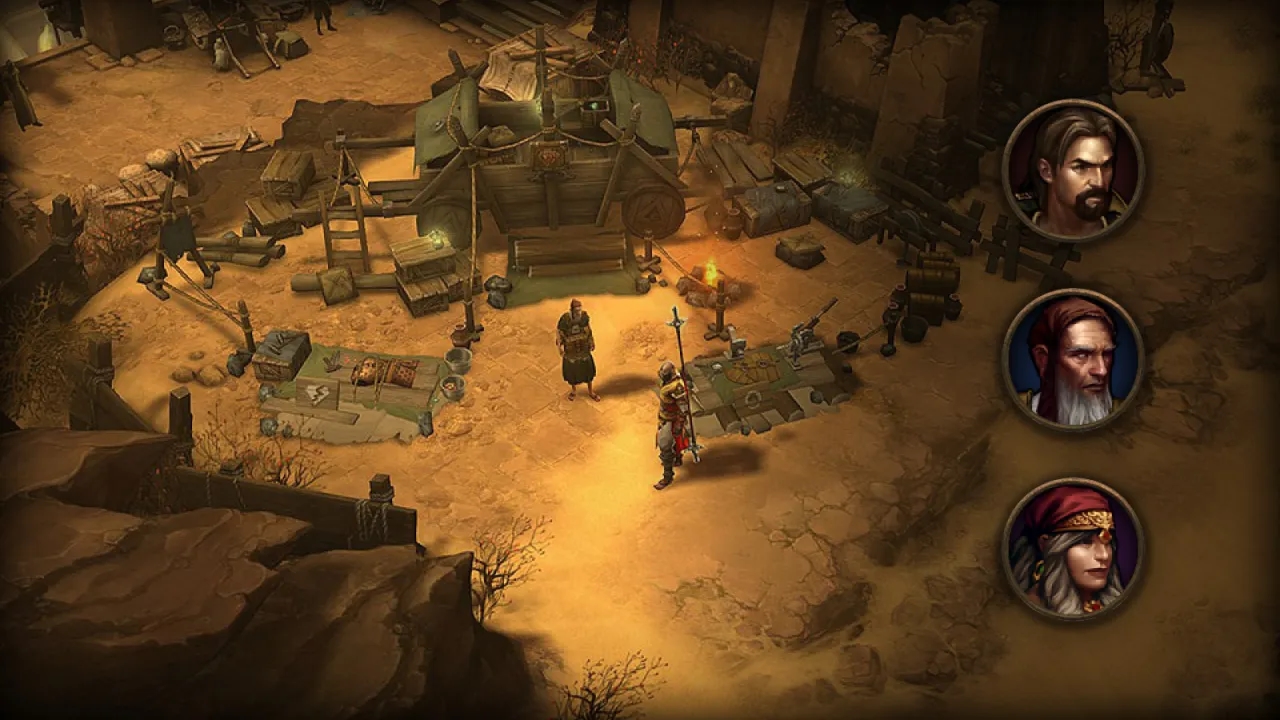Pick the woman with red headscarf portrait
Image resolution: width=1280 pixels, height=720 pixels.
coord(1073,549)
